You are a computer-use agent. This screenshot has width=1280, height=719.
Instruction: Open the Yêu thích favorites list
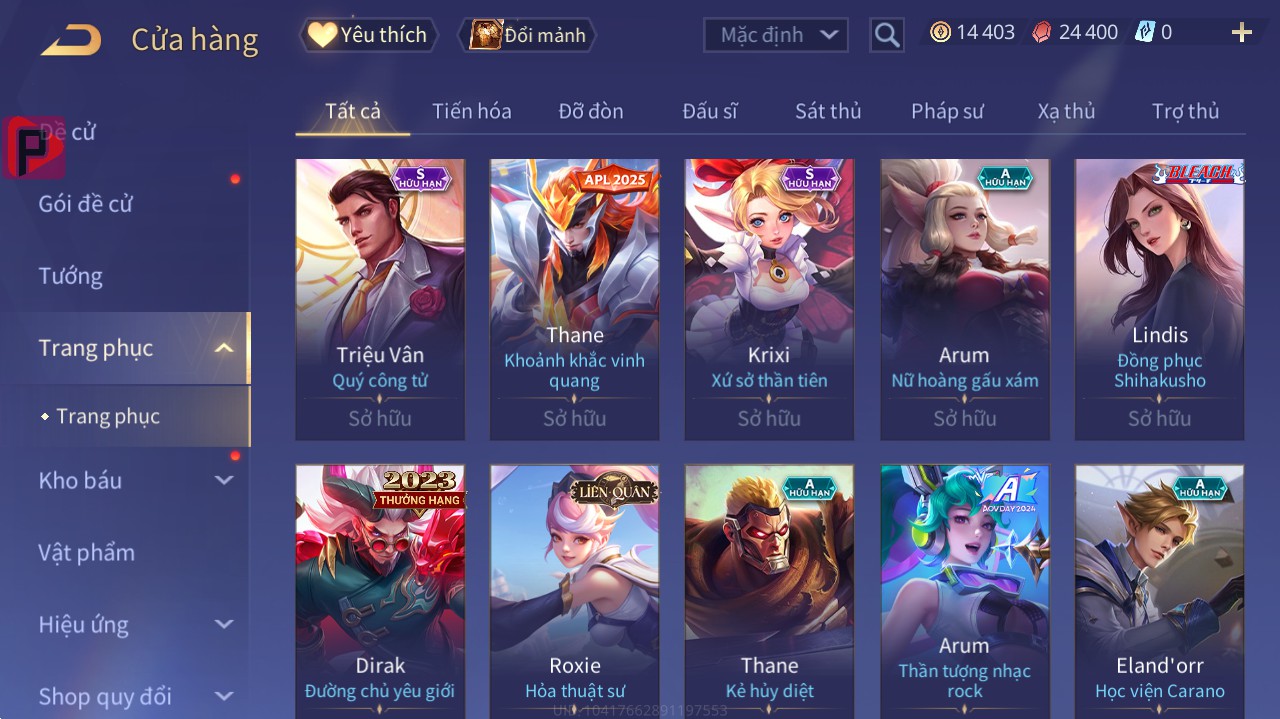tap(368, 35)
